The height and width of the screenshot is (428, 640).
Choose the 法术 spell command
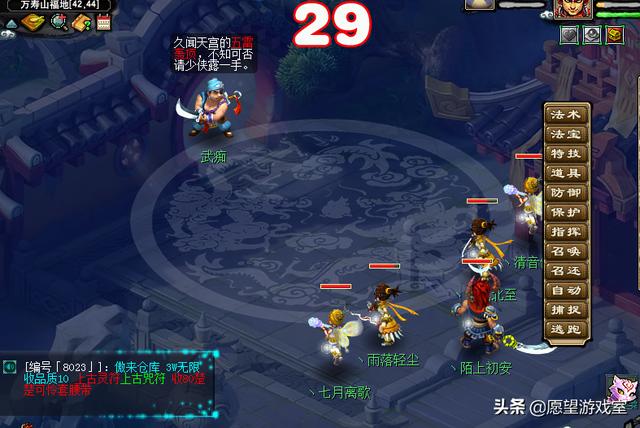click(x=565, y=116)
